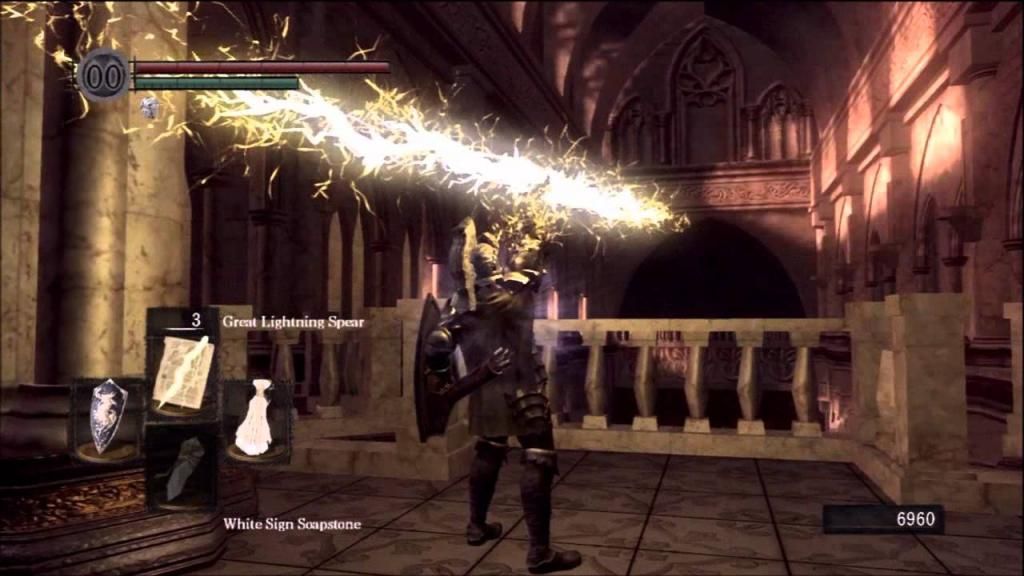Choose the crest shield left-hand slot
Viewport: 1024px width, 576px height.
[x=108, y=420]
